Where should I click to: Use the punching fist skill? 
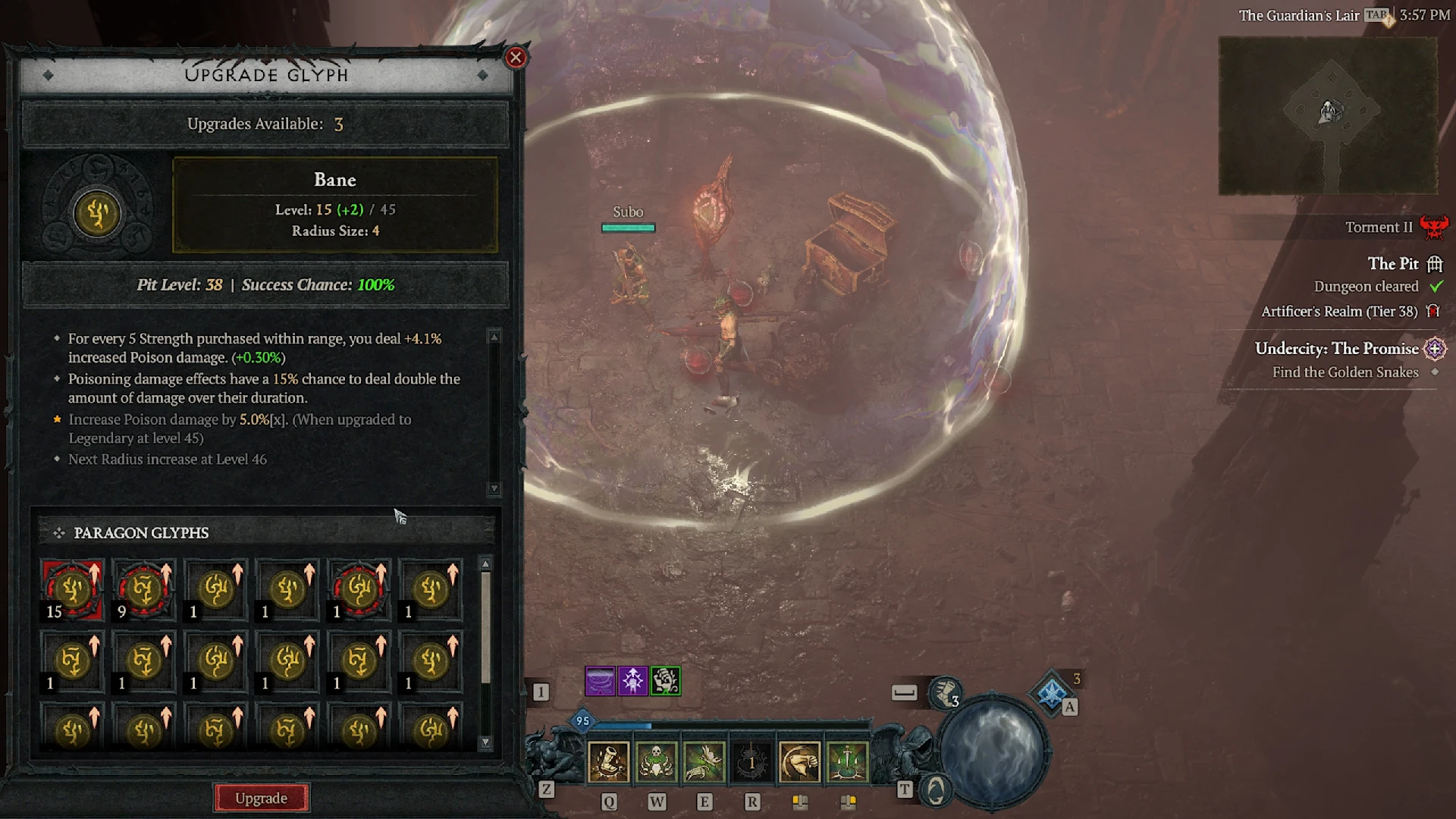(x=799, y=761)
